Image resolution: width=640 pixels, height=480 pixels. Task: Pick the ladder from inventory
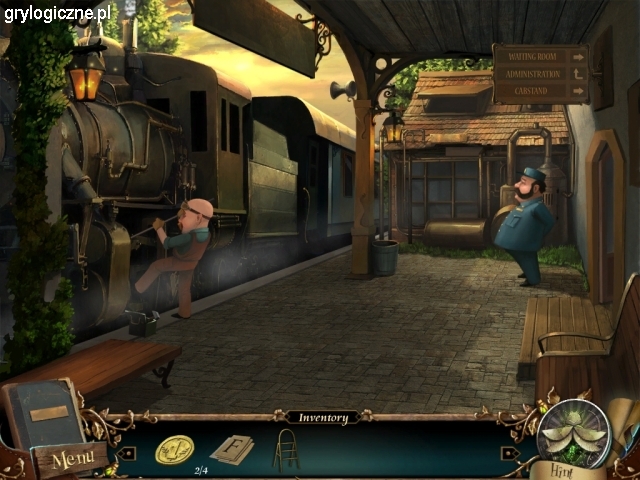(x=285, y=449)
